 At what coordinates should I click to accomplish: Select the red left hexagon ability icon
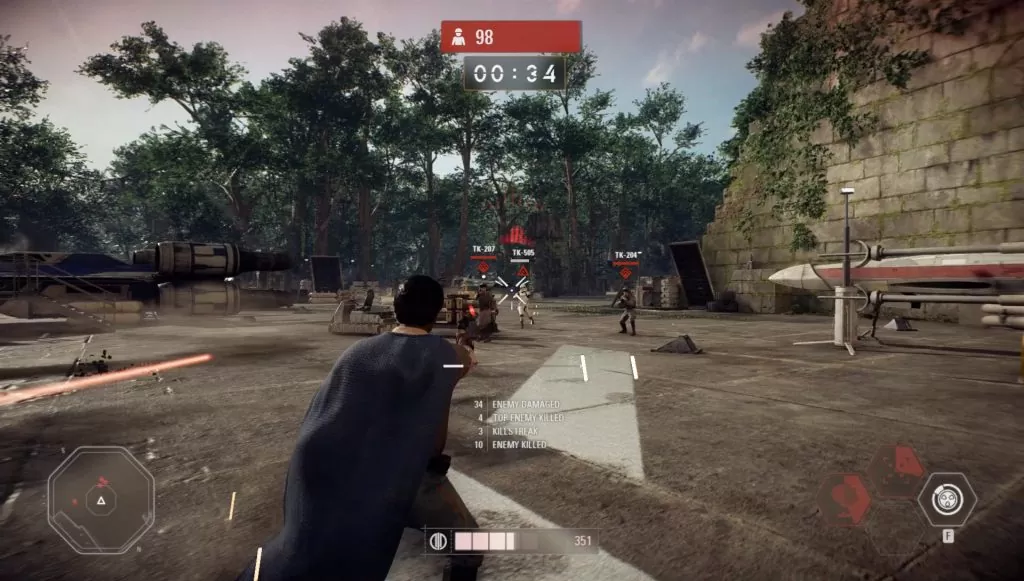click(x=846, y=499)
